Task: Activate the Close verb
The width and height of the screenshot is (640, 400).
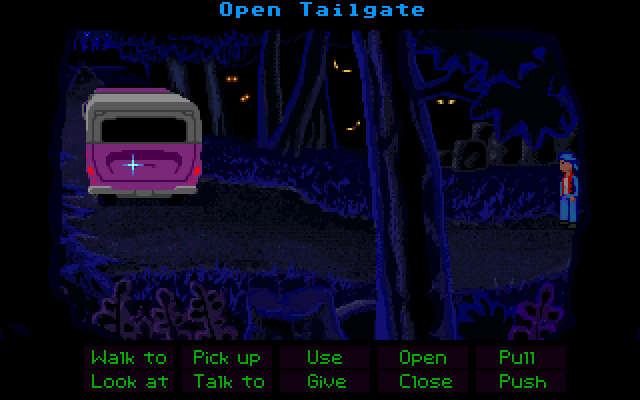Action: [x=423, y=381]
